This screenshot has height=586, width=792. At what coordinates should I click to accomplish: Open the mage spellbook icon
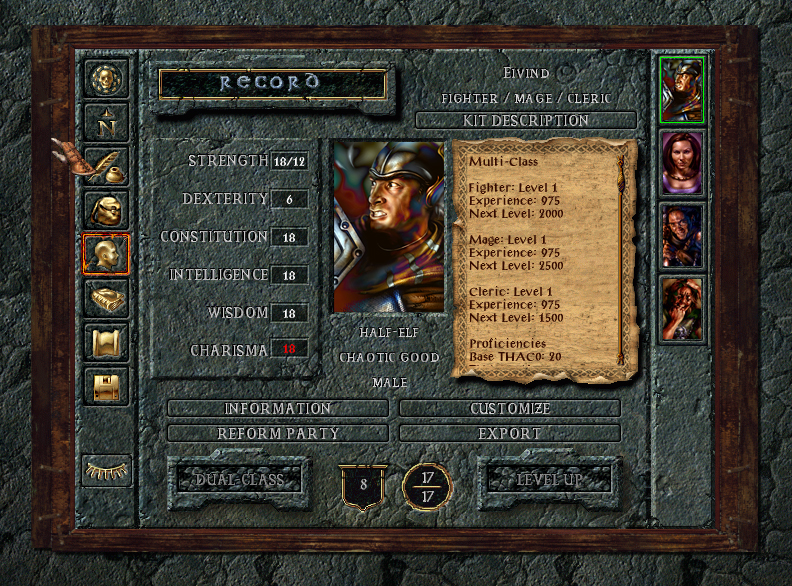tap(106, 298)
